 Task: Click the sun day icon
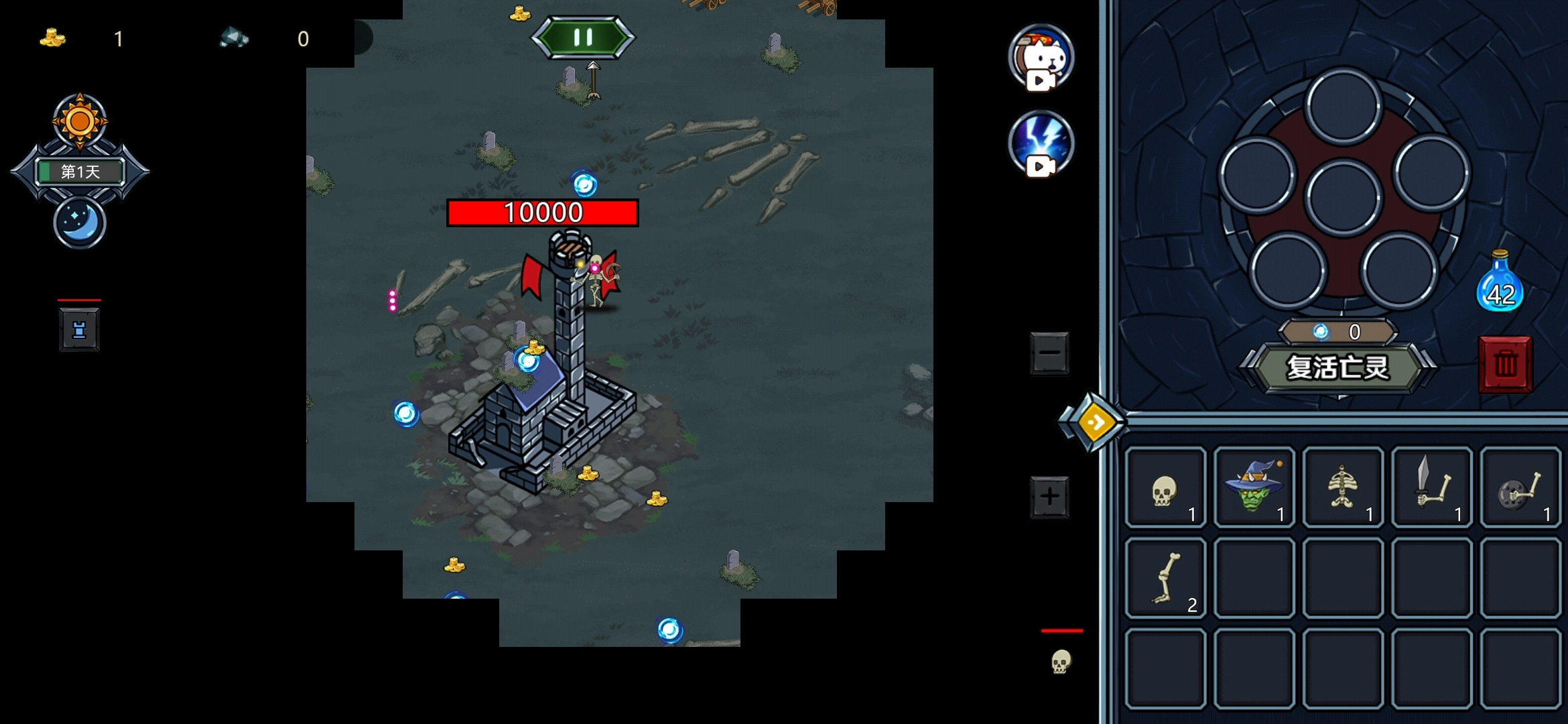tap(80, 121)
